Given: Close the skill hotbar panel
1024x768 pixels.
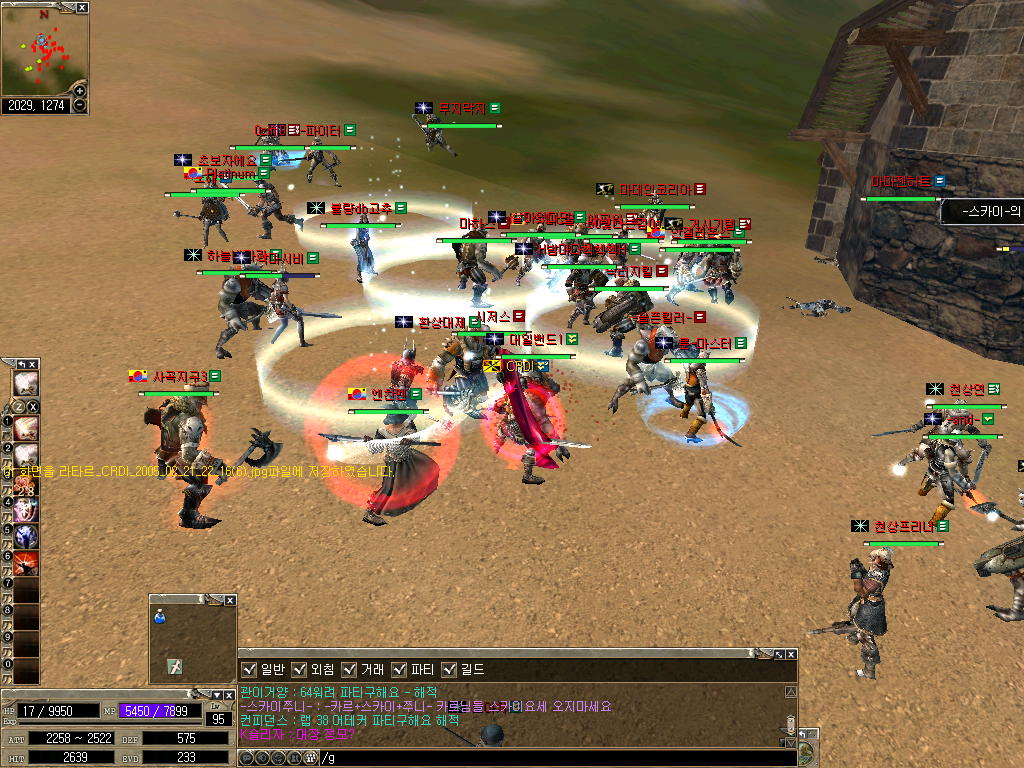Looking at the screenshot, I should (x=33, y=364).
